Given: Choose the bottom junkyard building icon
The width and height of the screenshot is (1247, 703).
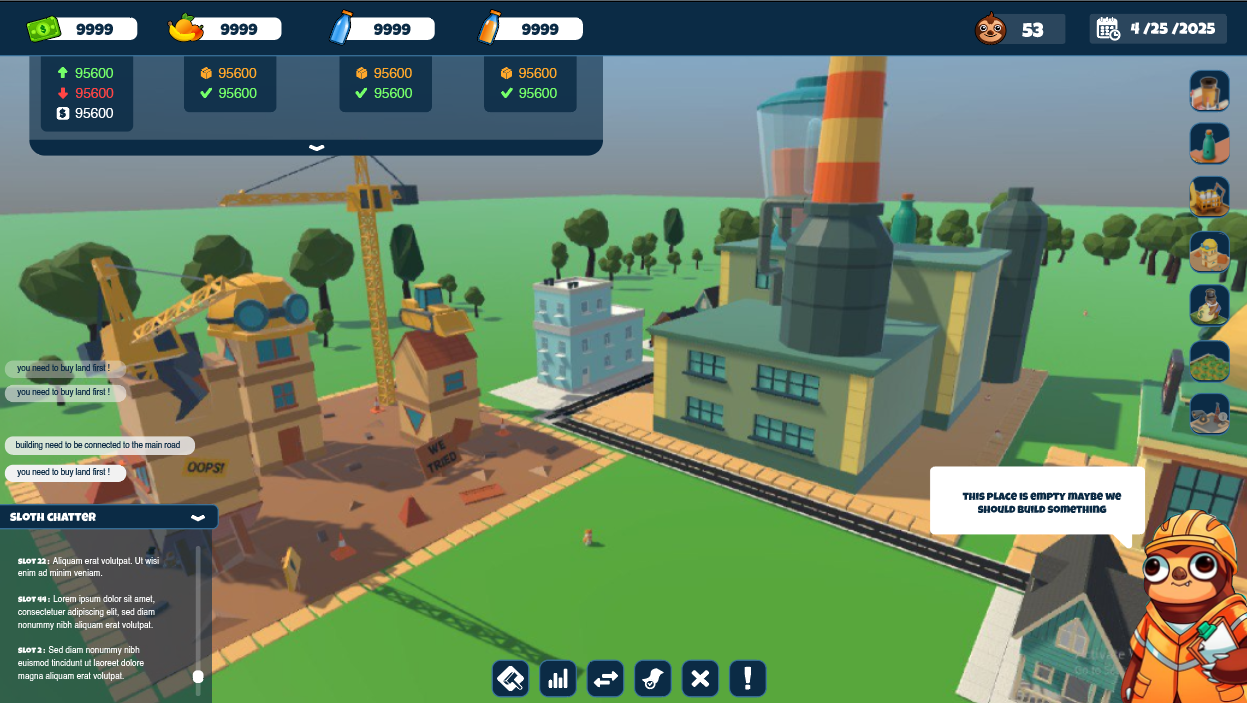Looking at the screenshot, I should (x=1209, y=414).
